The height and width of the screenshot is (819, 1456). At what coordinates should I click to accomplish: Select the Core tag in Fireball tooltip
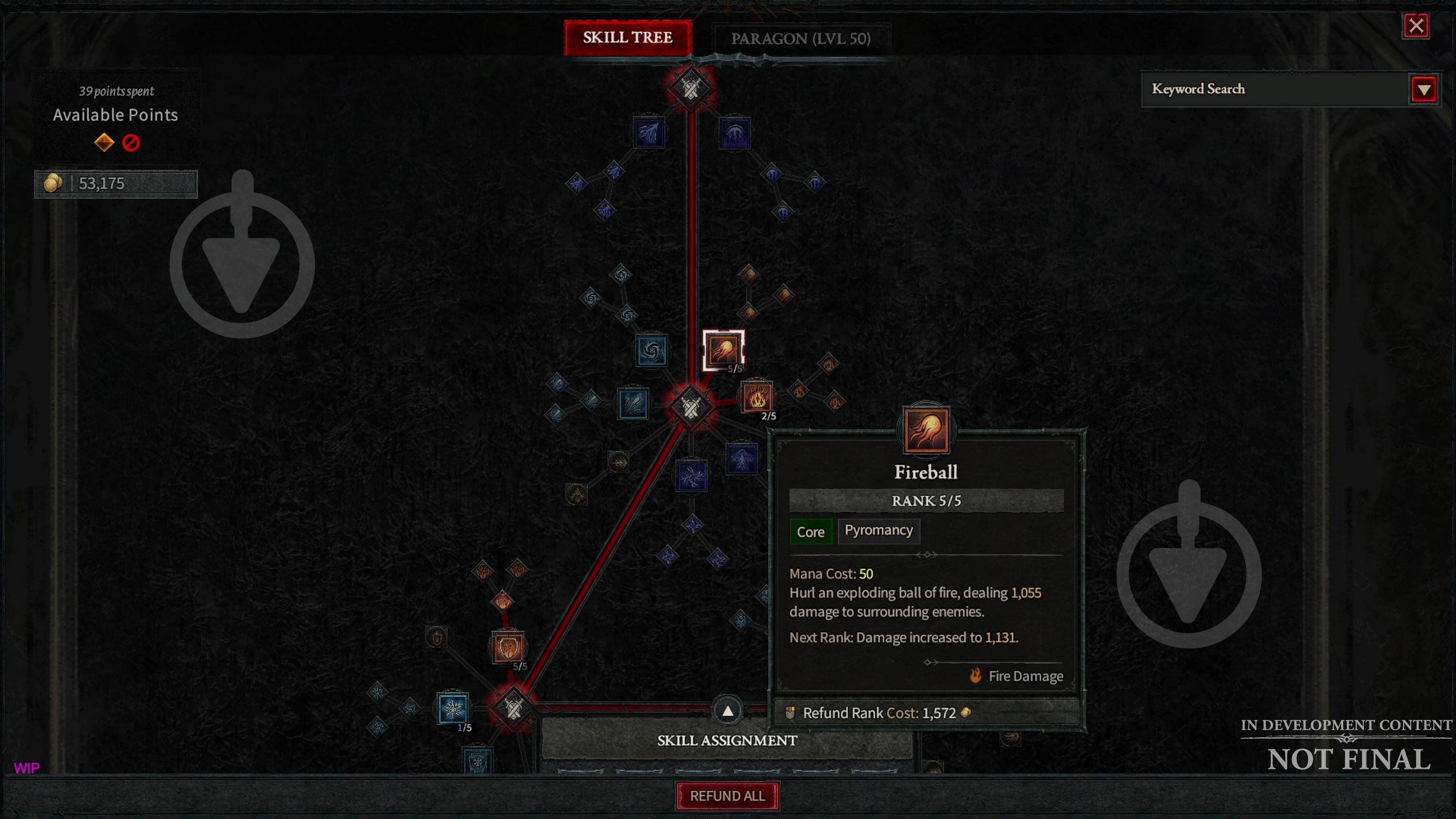pyautogui.click(x=811, y=532)
